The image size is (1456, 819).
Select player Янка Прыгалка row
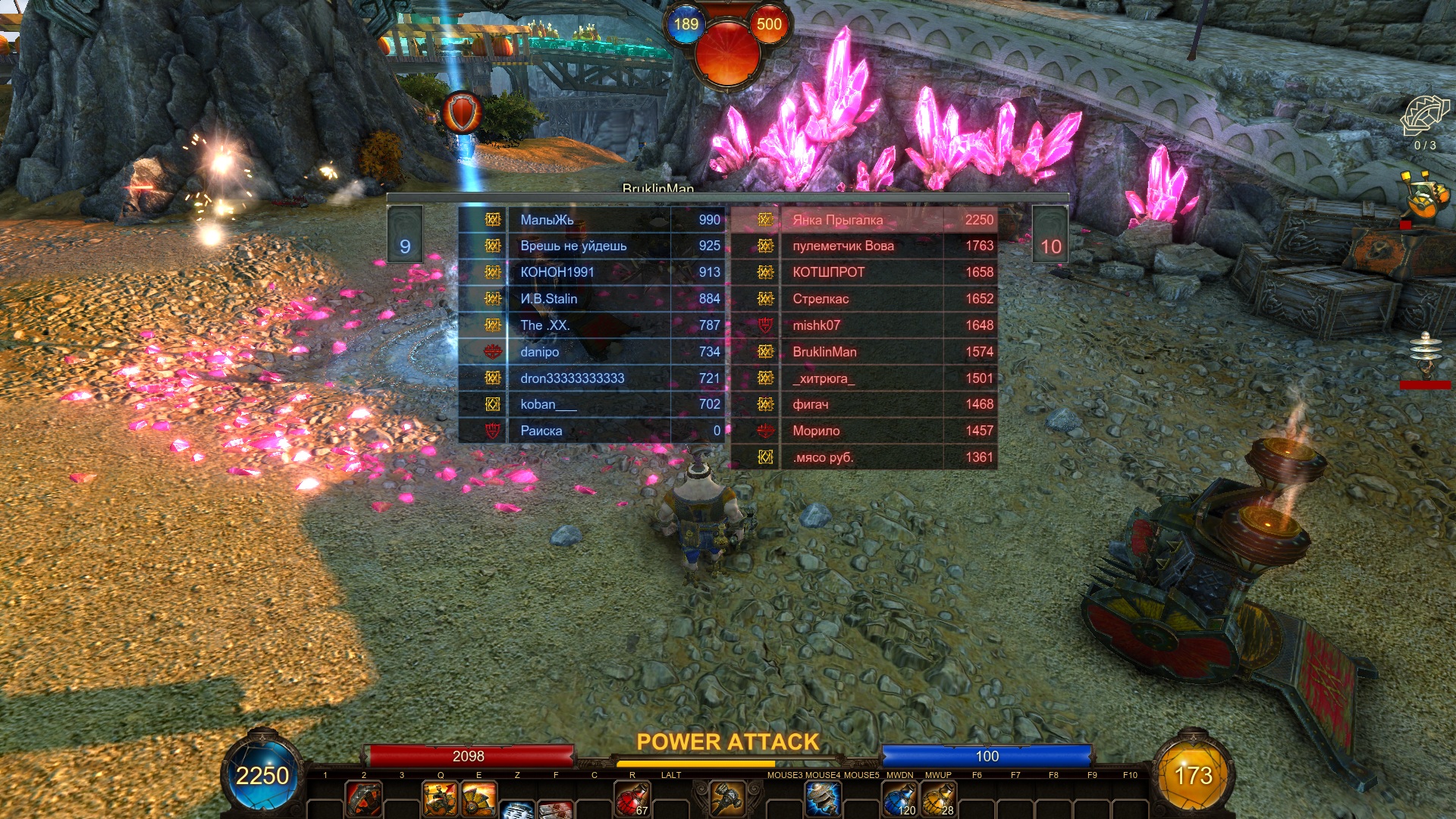click(863, 220)
